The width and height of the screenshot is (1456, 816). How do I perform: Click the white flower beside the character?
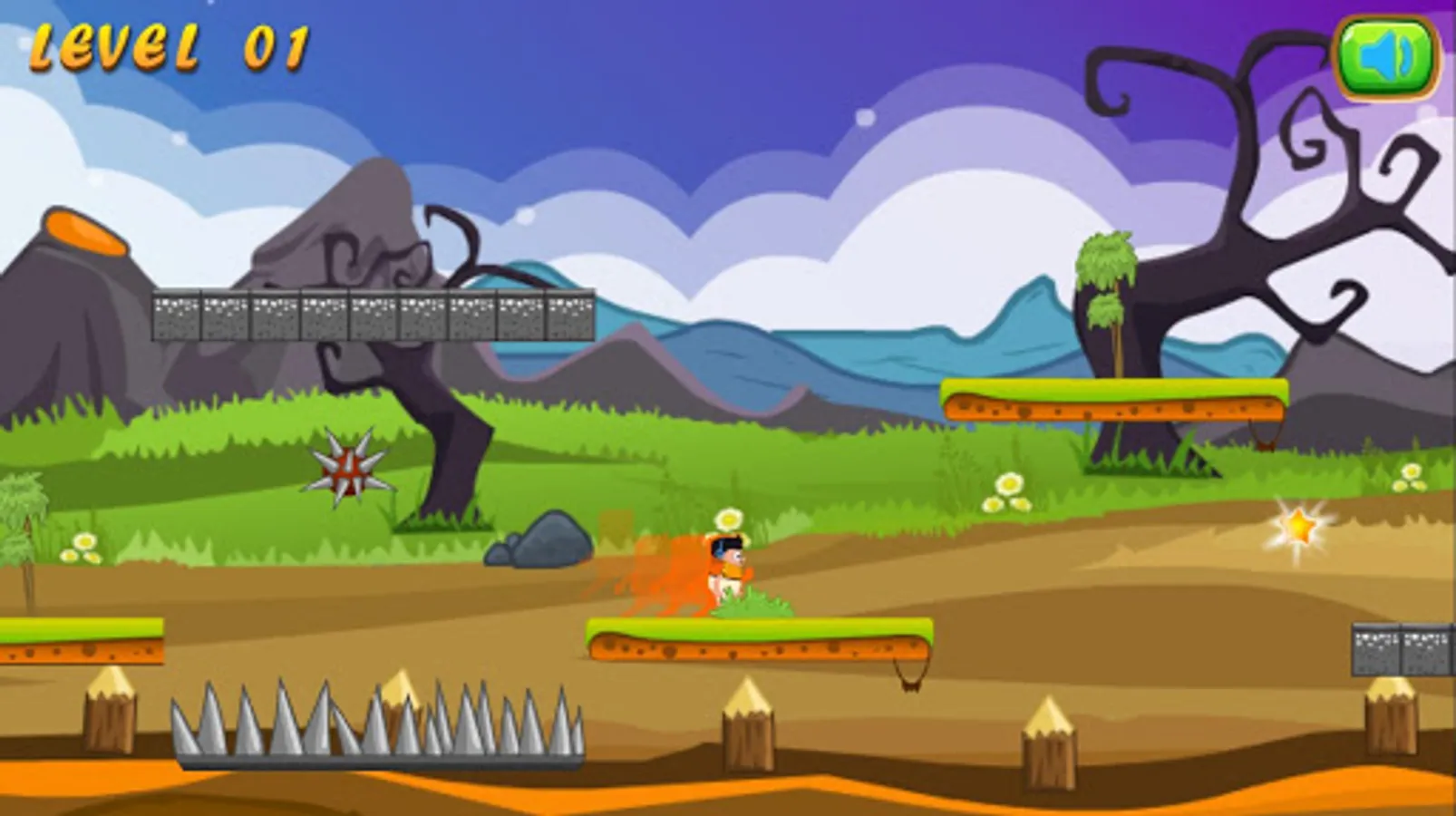point(728,520)
